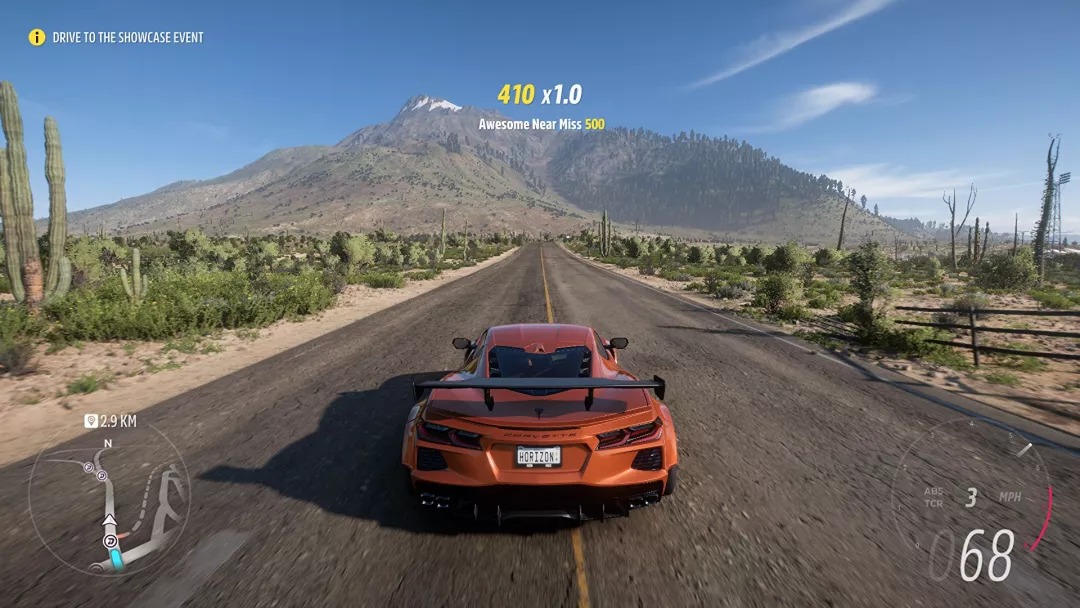Viewport: 1080px width, 608px height.
Task: Click the yellow info icon beside the objective
Action: (x=37, y=37)
